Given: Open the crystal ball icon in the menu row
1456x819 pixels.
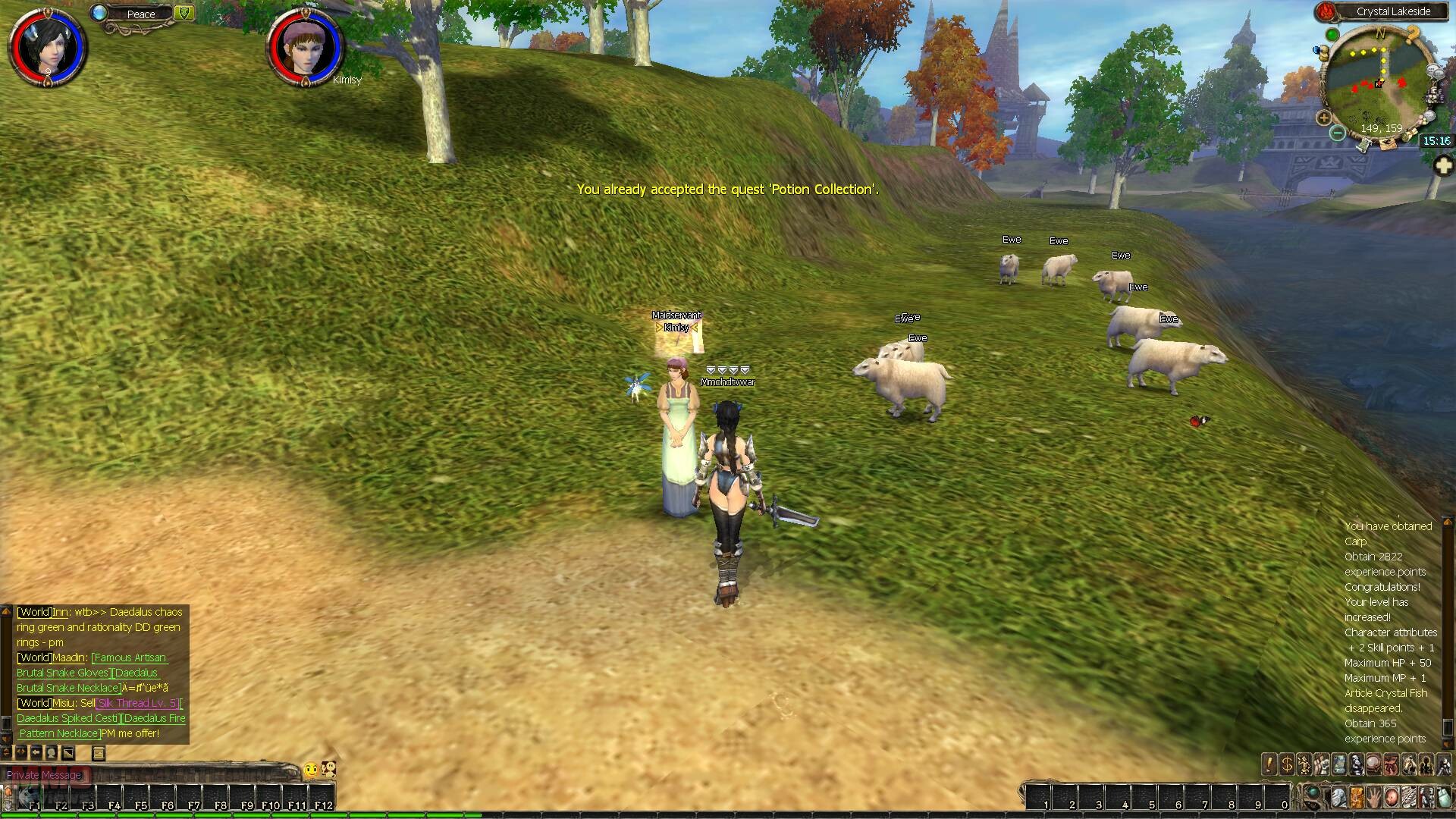Looking at the screenshot, I should point(1373,764).
